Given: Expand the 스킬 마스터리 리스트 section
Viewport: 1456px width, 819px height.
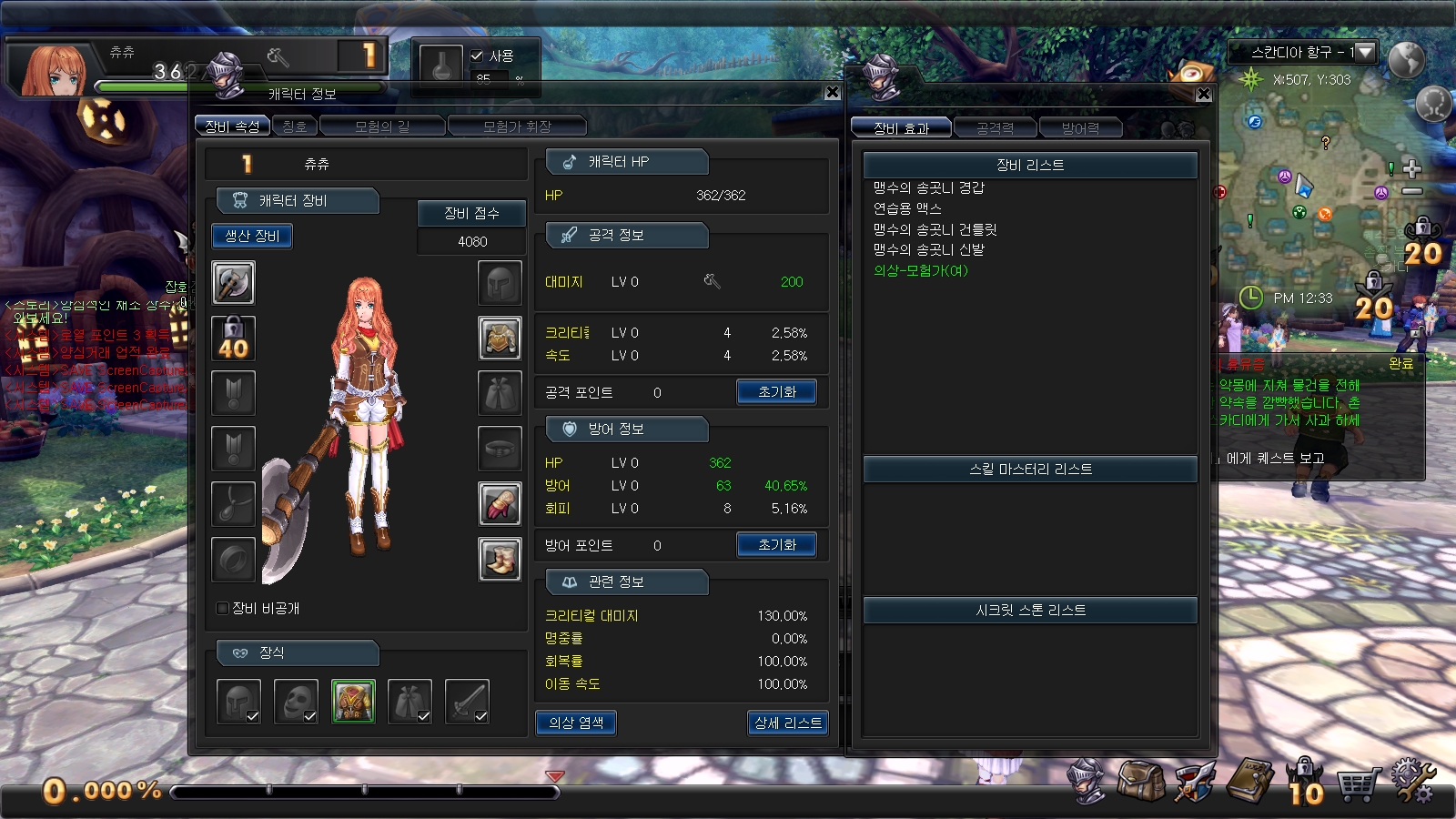Looking at the screenshot, I should pos(1030,469).
